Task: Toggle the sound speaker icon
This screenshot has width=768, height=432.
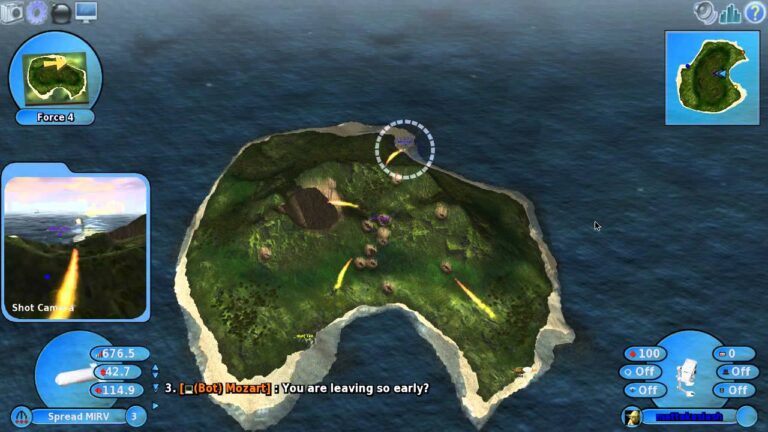Action: point(707,12)
